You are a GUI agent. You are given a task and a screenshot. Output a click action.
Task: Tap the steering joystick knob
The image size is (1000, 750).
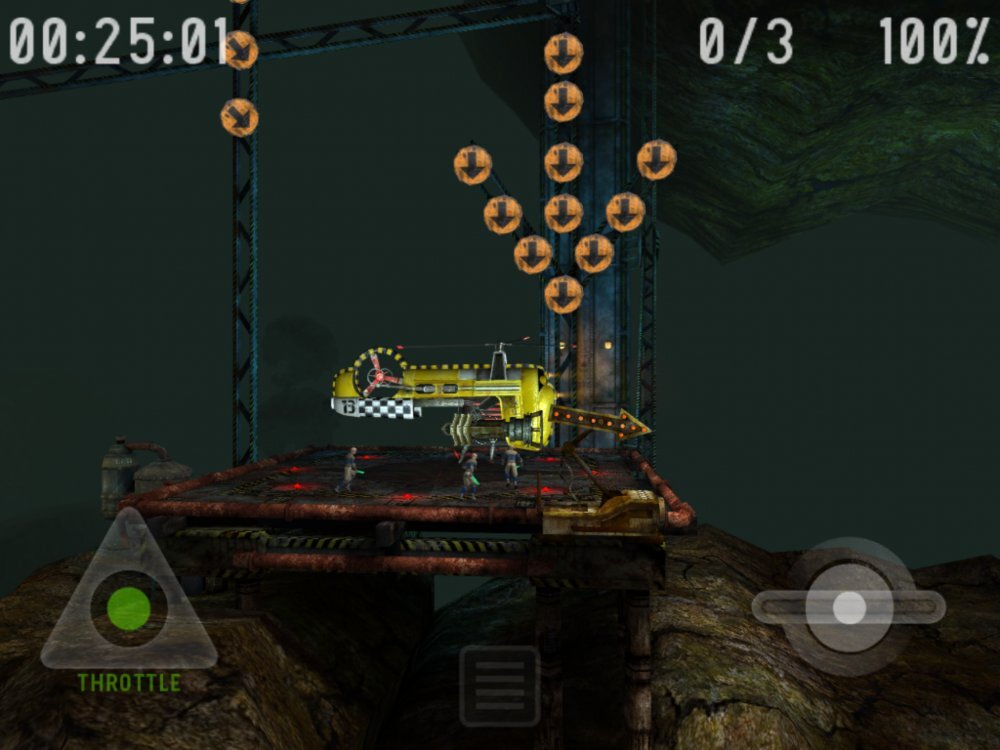[849, 607]
